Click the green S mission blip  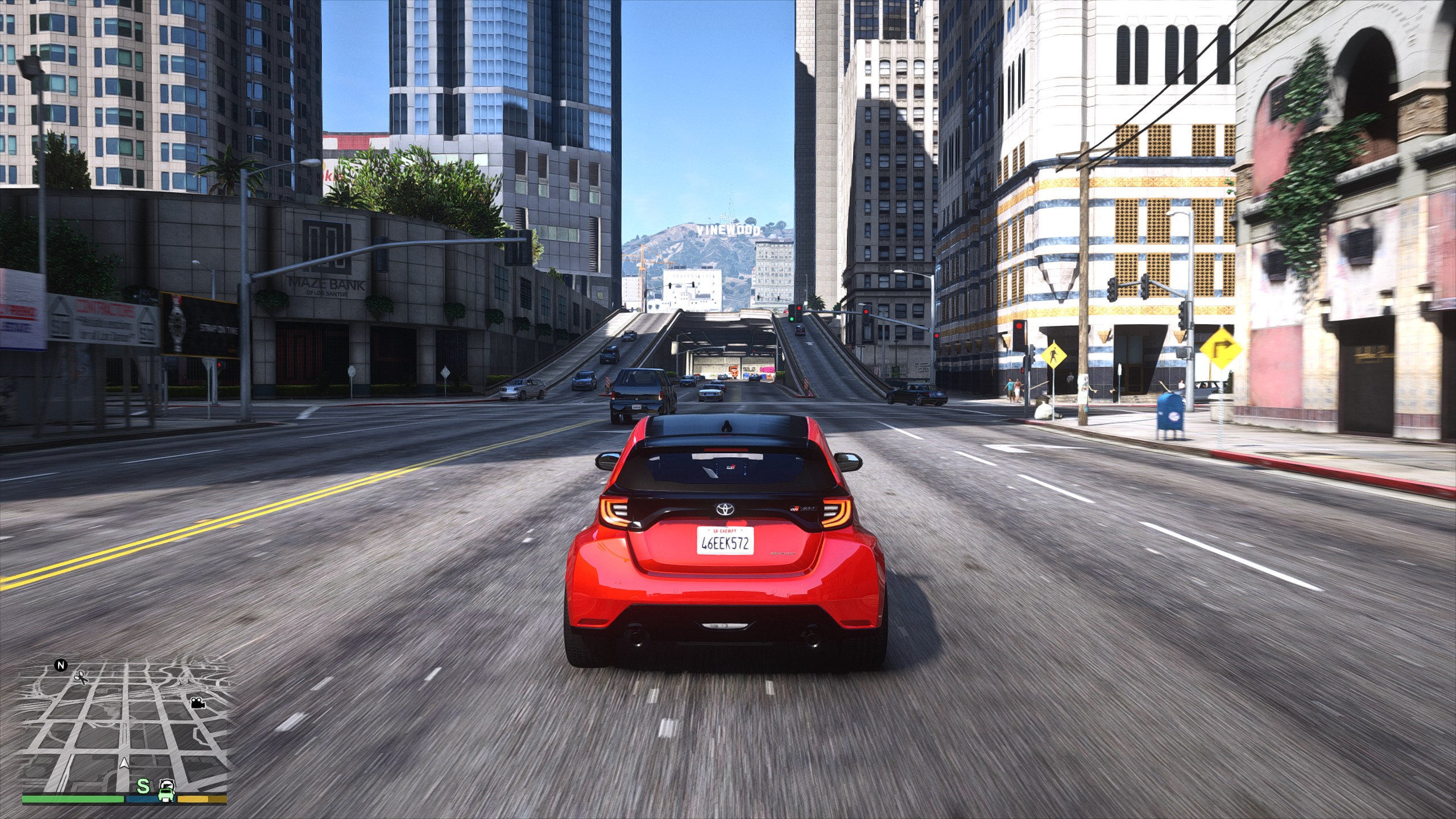[144, 786]
